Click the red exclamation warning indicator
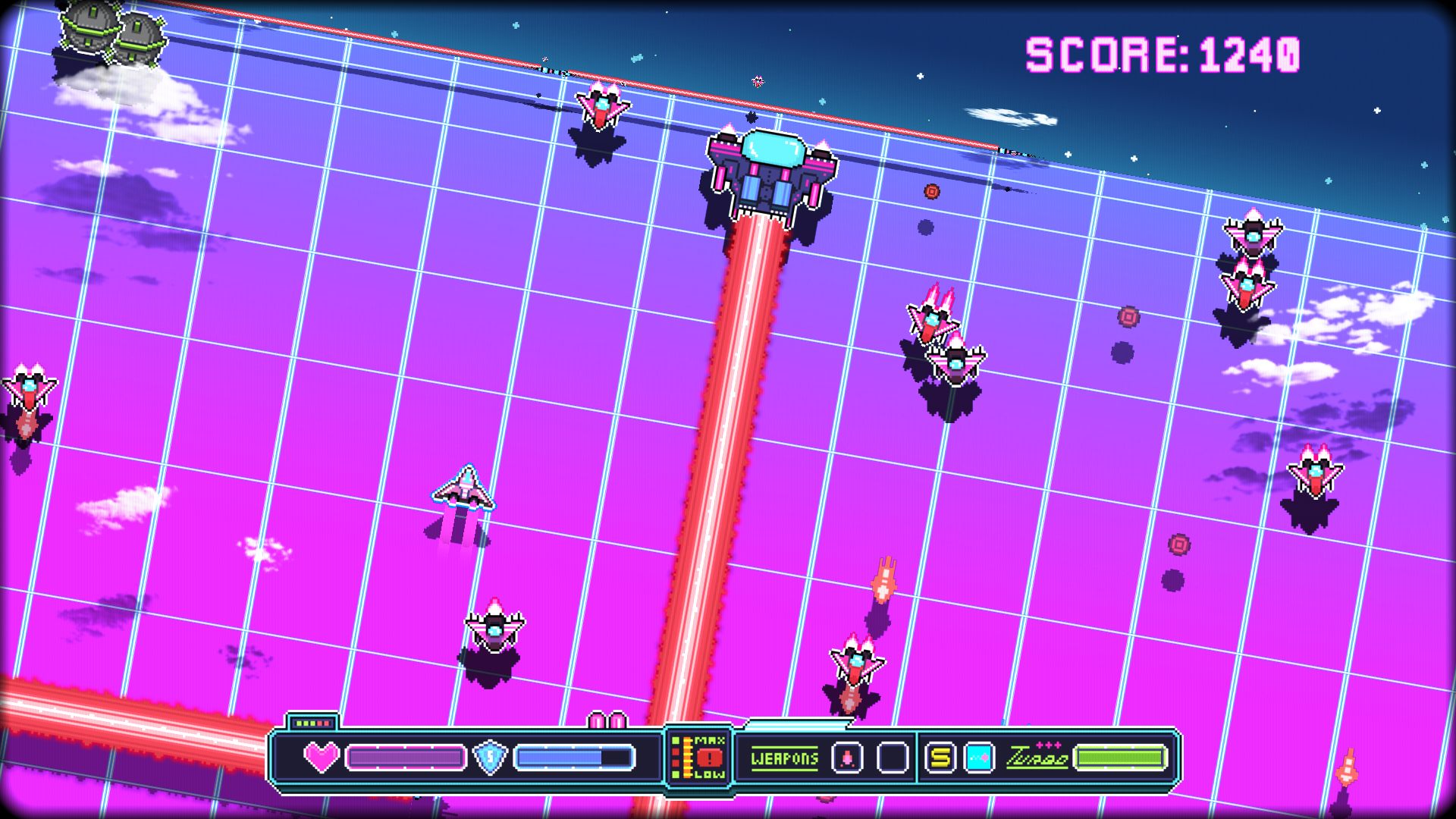The width and height of the screenshot is (1456, 819). point(710,757)
